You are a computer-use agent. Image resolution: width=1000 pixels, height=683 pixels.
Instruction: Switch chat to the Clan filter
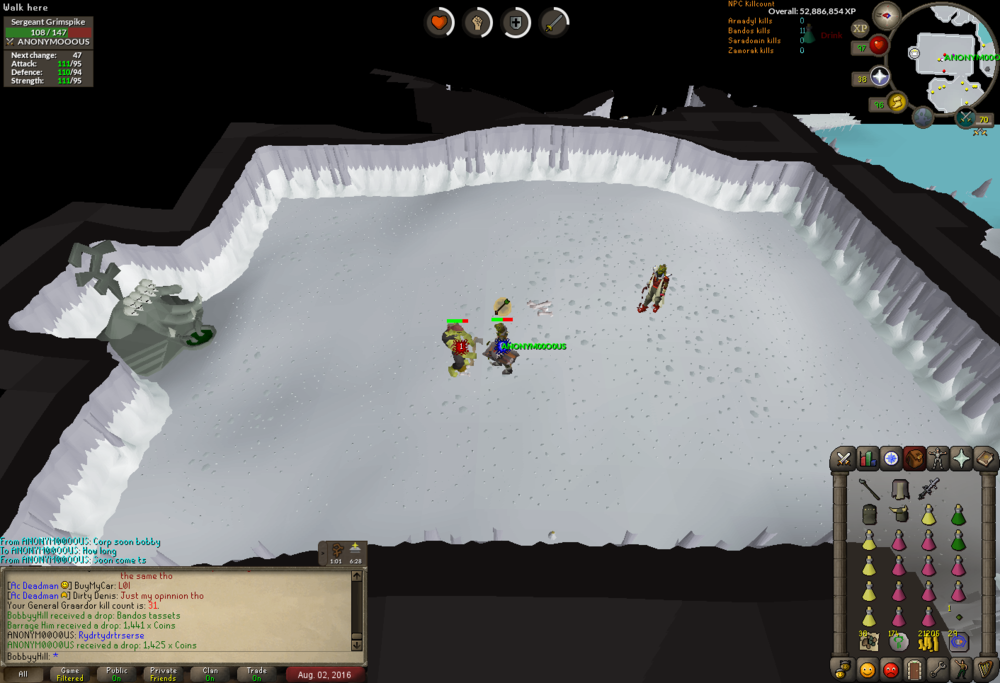[210, 674]
